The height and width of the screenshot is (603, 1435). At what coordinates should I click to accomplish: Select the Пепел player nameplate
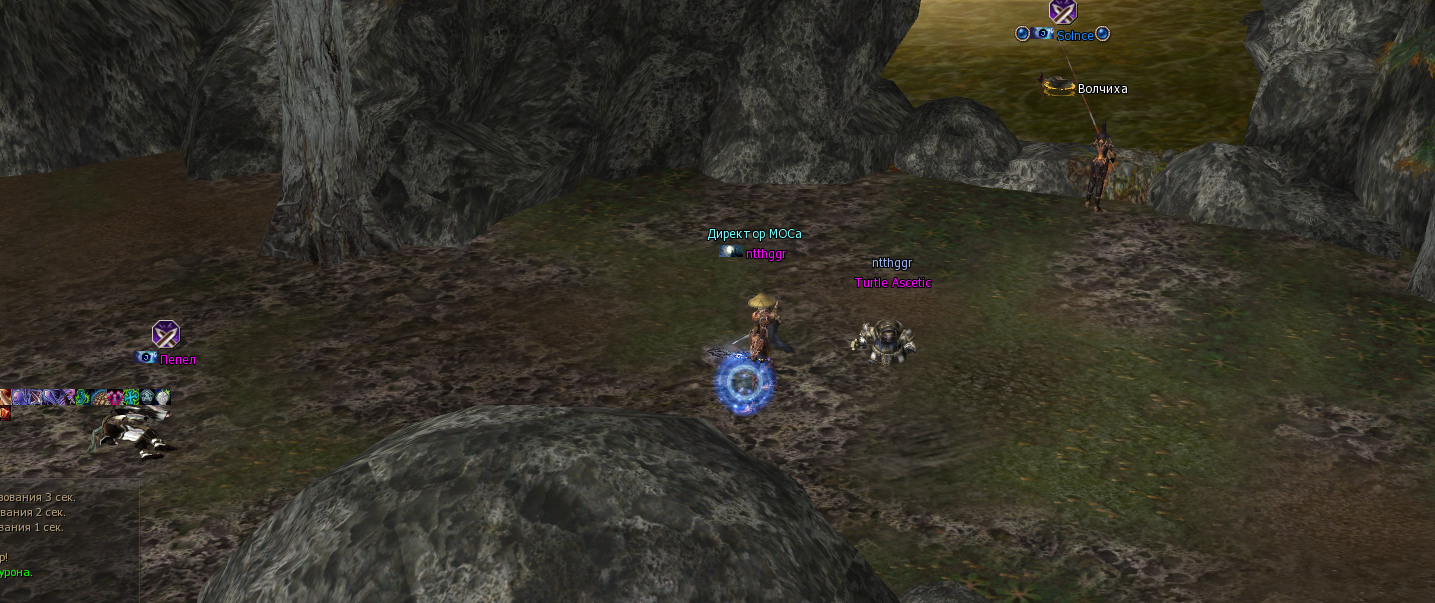(x=178, y=360)
